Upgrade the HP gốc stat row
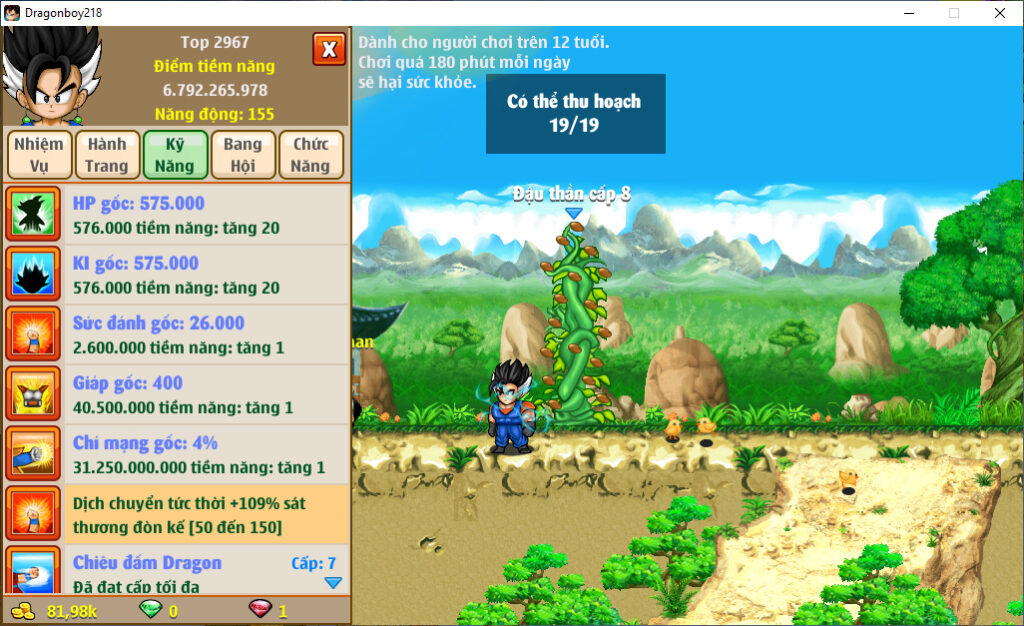 pyautogui.click(x=176, y=215)
